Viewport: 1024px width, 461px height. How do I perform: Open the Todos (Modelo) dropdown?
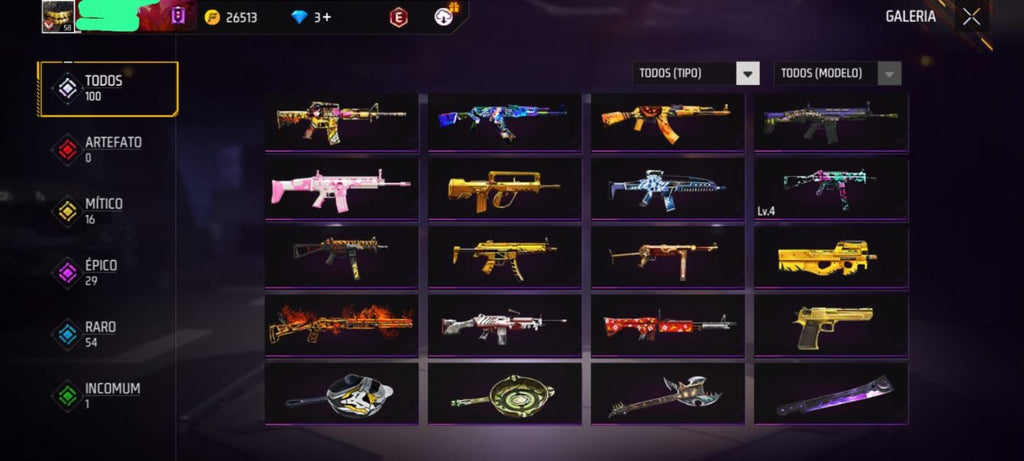coord(838,73)
